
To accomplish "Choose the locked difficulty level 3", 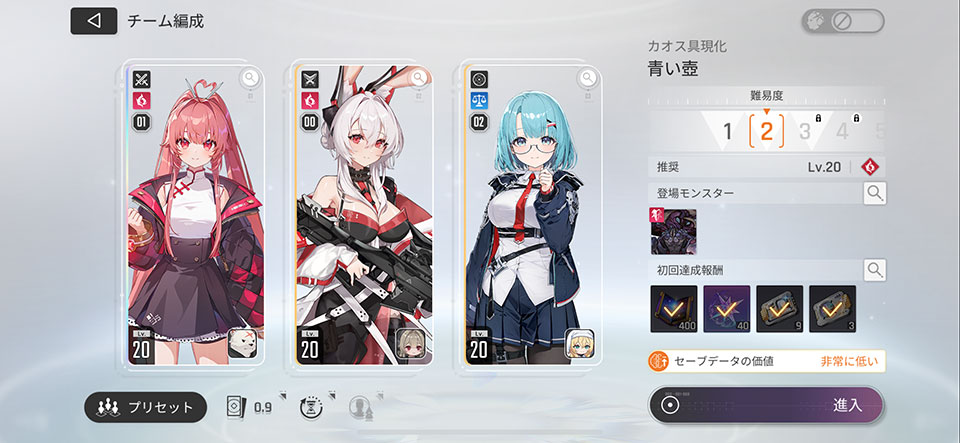I will click(805, 131).
